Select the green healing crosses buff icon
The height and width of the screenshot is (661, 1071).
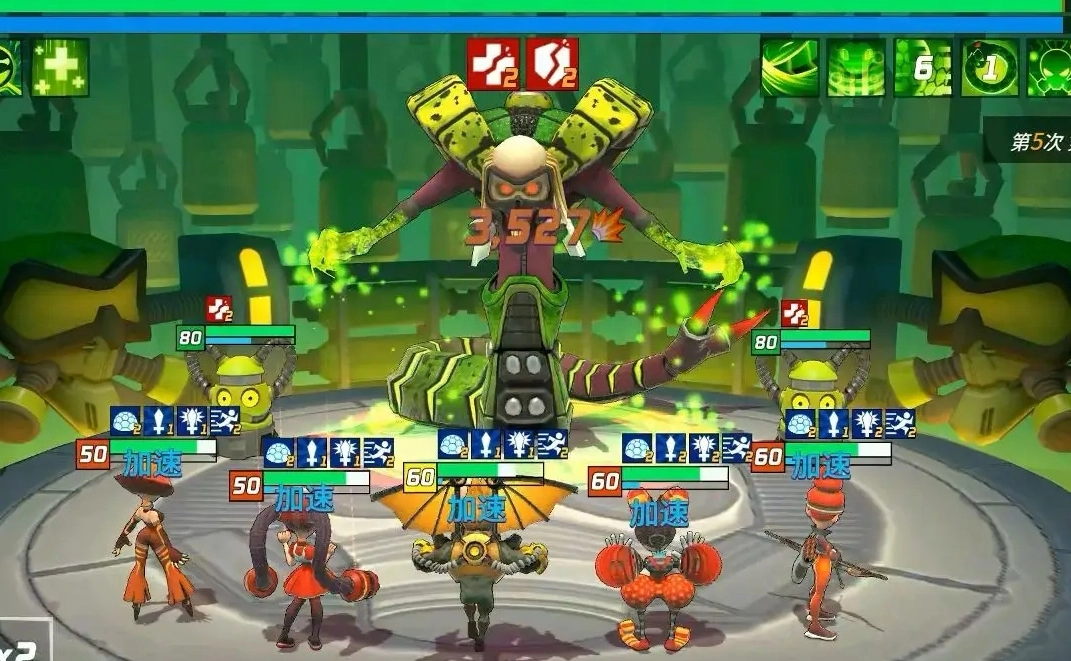pyautogui.click(x=60, y=67)
